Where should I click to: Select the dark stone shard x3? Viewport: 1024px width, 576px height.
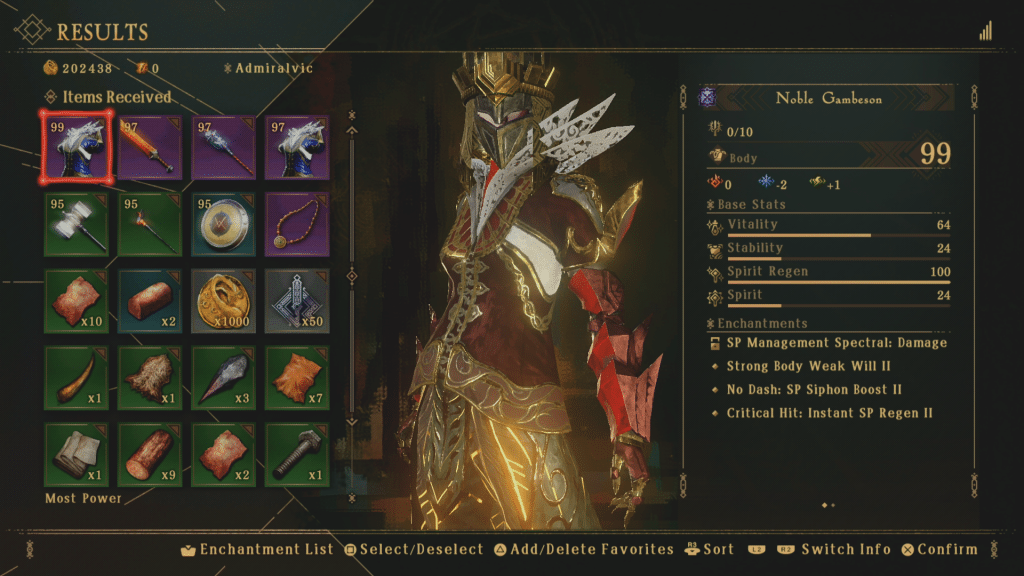tap(223, 378)
